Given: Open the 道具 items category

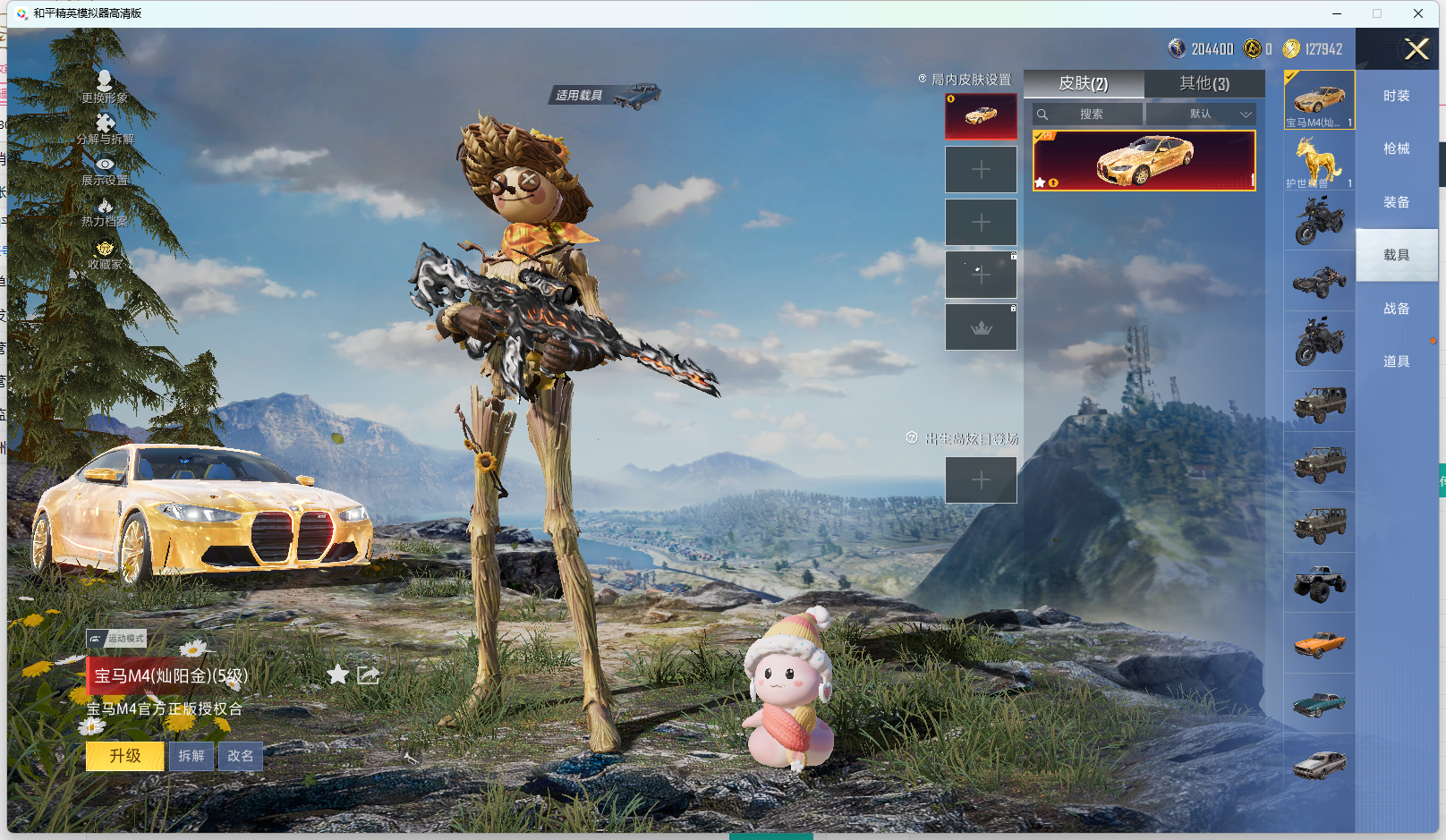Looking at the screenshot, I should [1396, 361].
